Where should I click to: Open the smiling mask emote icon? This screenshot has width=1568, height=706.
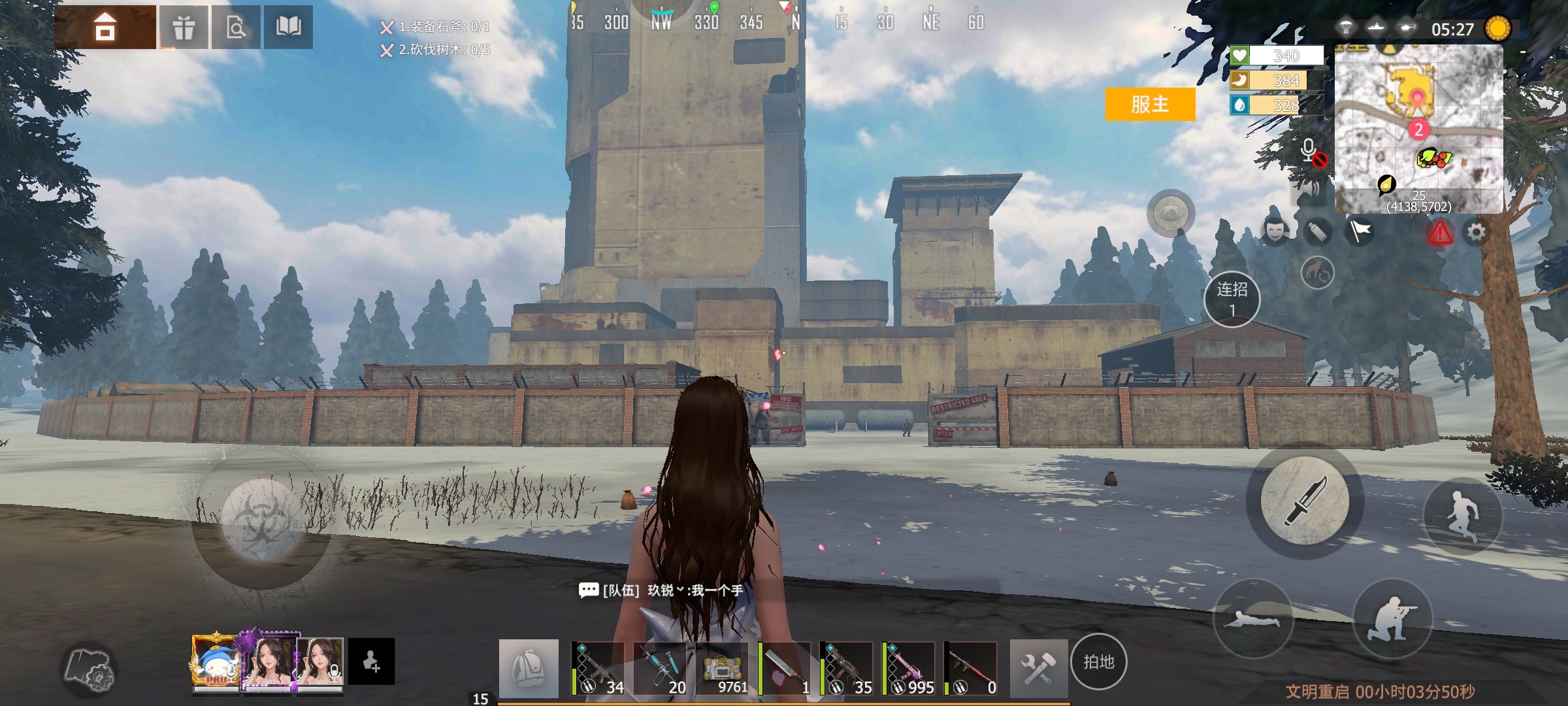pyautogui.click(x=1275, y=231)
